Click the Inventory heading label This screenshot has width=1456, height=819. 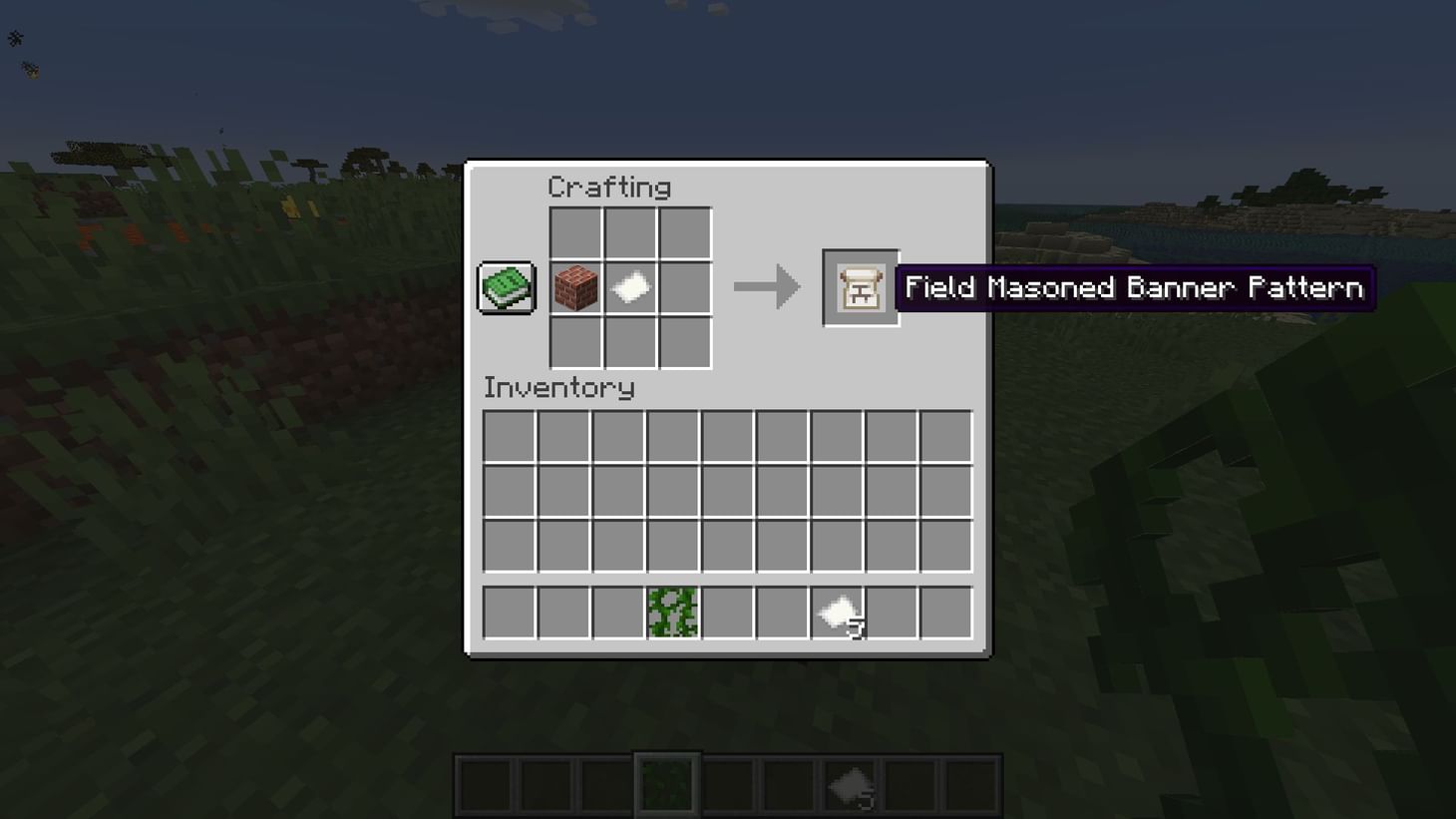coord(558,388)
